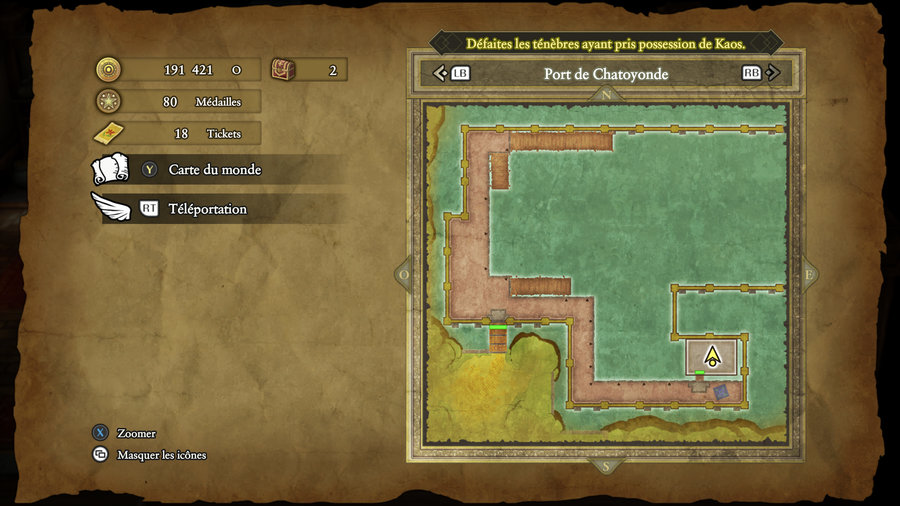Click the Port de Chatoyonde map

click(605, 270)
